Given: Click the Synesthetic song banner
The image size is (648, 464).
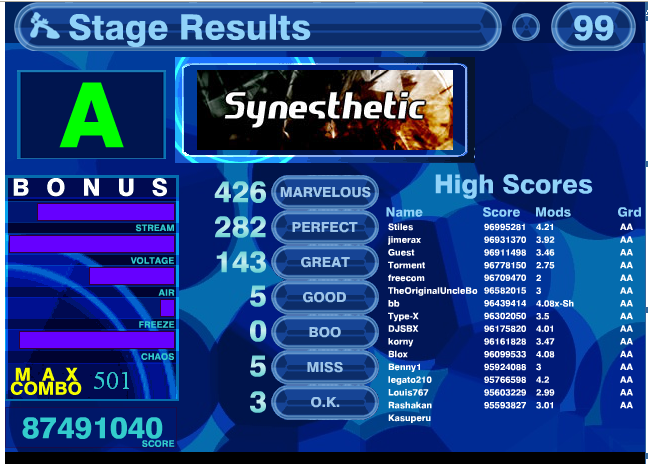Looking at the screenshot, I should pos(324,108).
